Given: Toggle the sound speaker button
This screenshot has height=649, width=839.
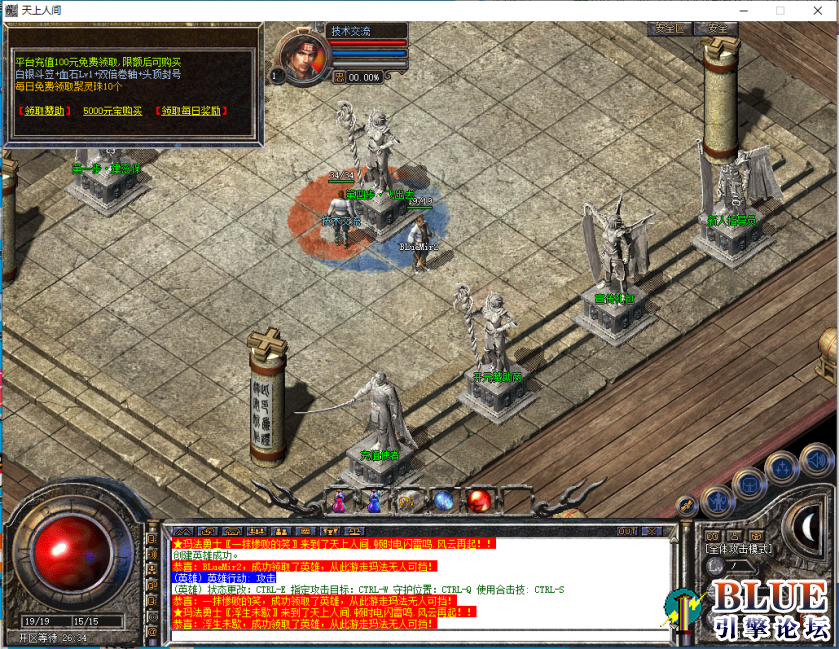Looking at the screenshot, I should [817, 460].
